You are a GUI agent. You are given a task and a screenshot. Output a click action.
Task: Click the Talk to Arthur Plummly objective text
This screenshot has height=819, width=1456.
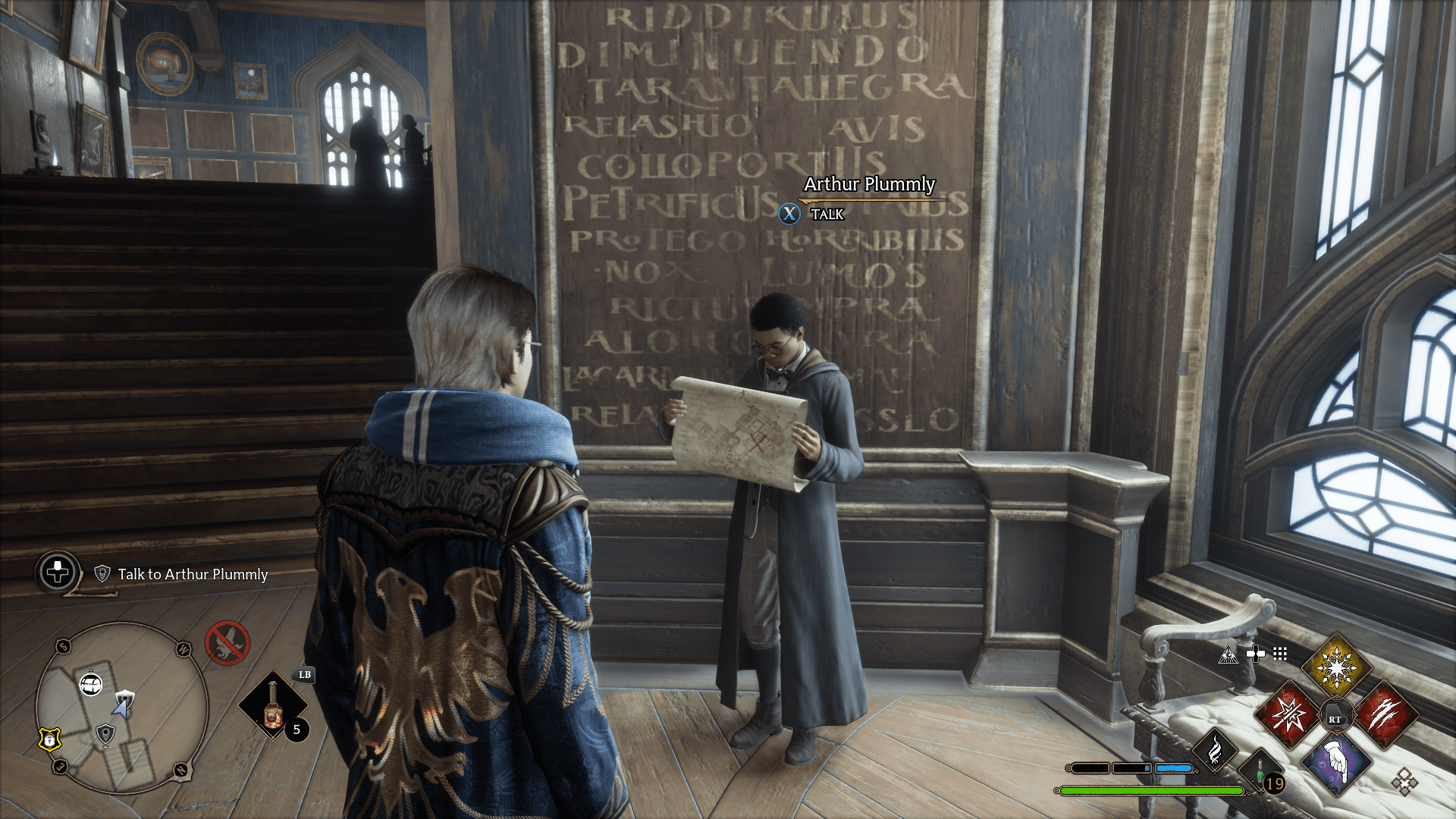(x=190, y=575)
